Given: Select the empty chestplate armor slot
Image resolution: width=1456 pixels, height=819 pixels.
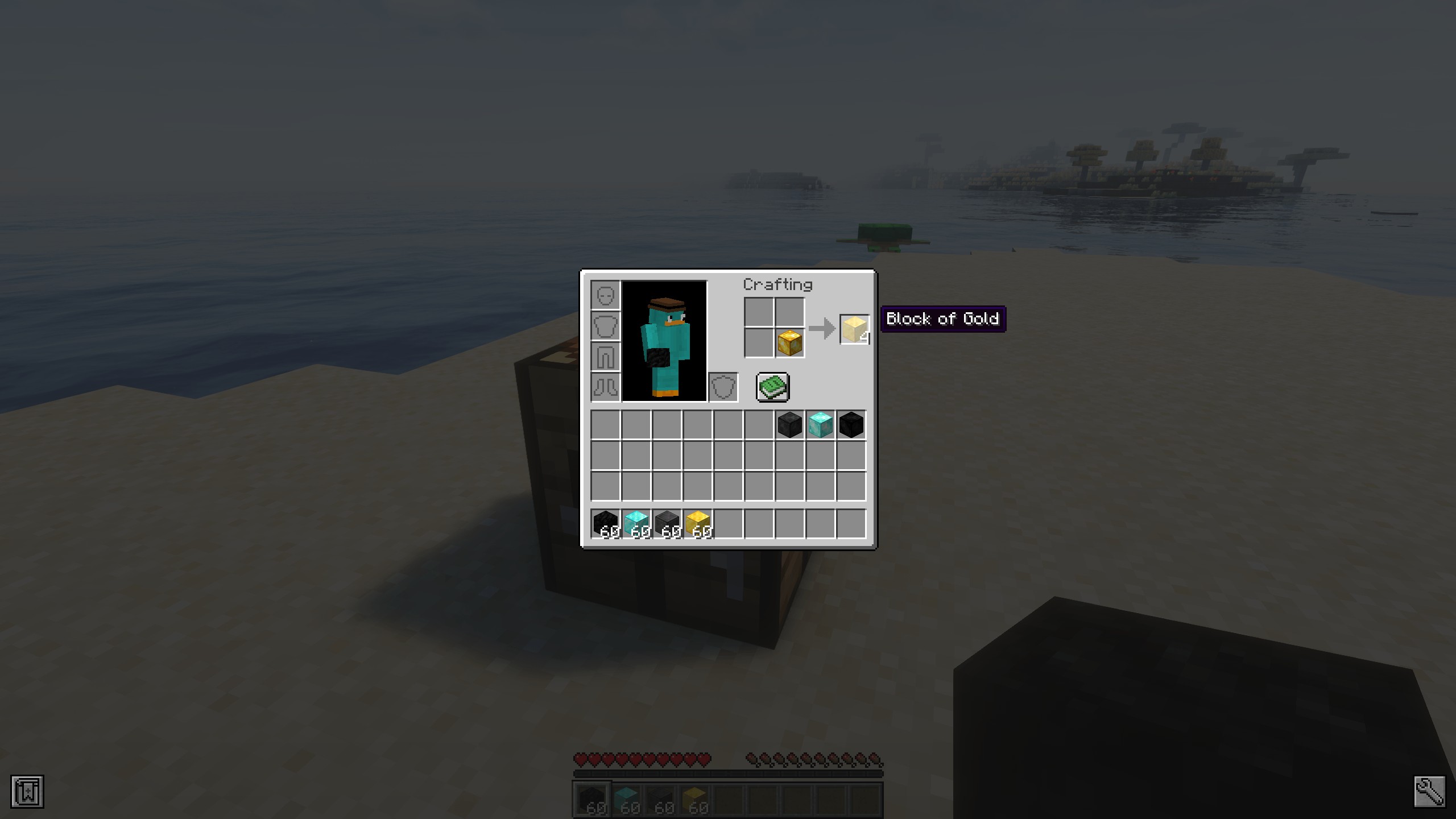Looking at the screenshot, I should tap(605, 326).
